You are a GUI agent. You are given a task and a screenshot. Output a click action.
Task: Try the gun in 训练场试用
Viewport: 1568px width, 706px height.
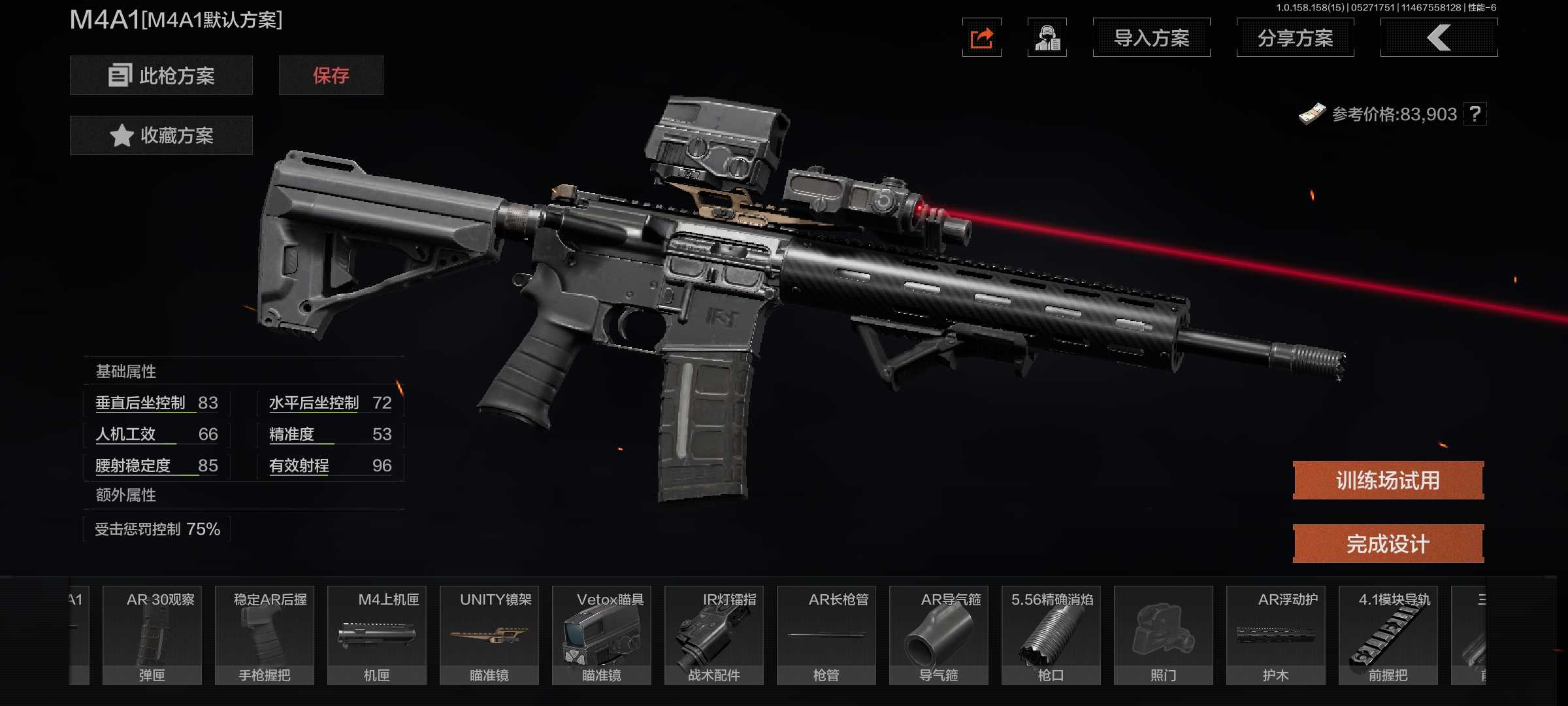pos(1388,480)
